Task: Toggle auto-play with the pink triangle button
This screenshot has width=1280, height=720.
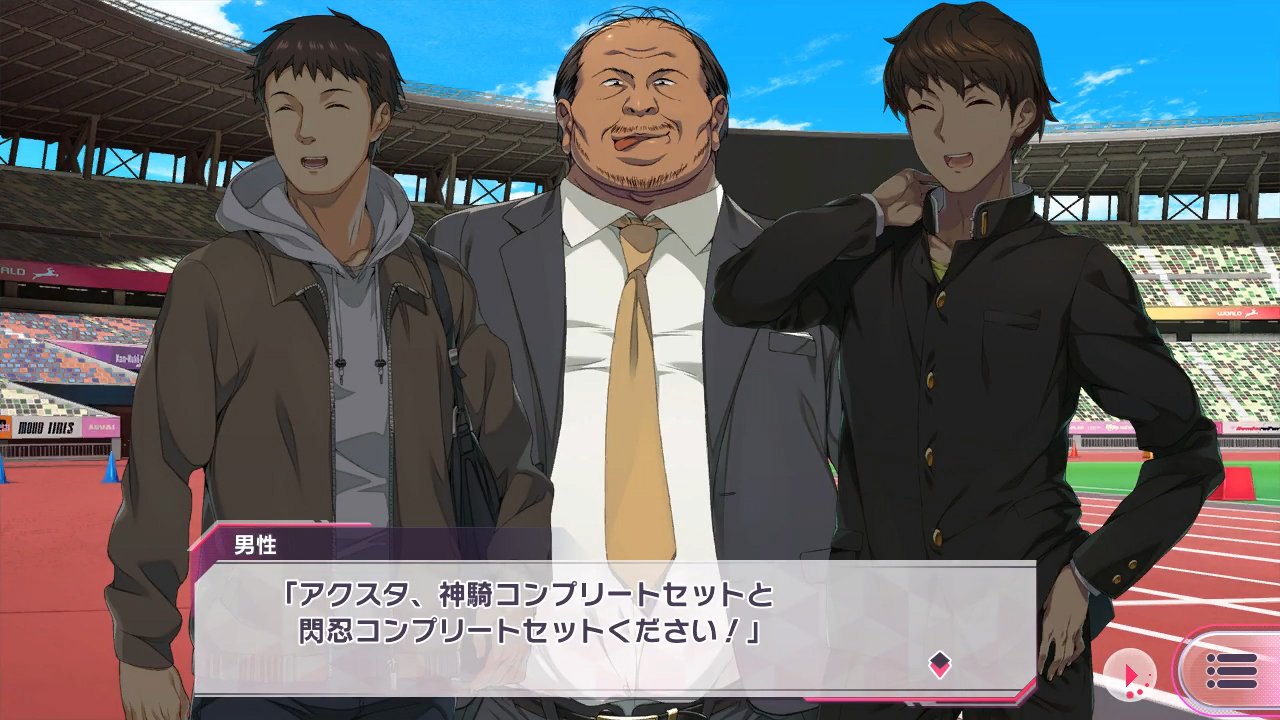Action: pos(1131,675)
